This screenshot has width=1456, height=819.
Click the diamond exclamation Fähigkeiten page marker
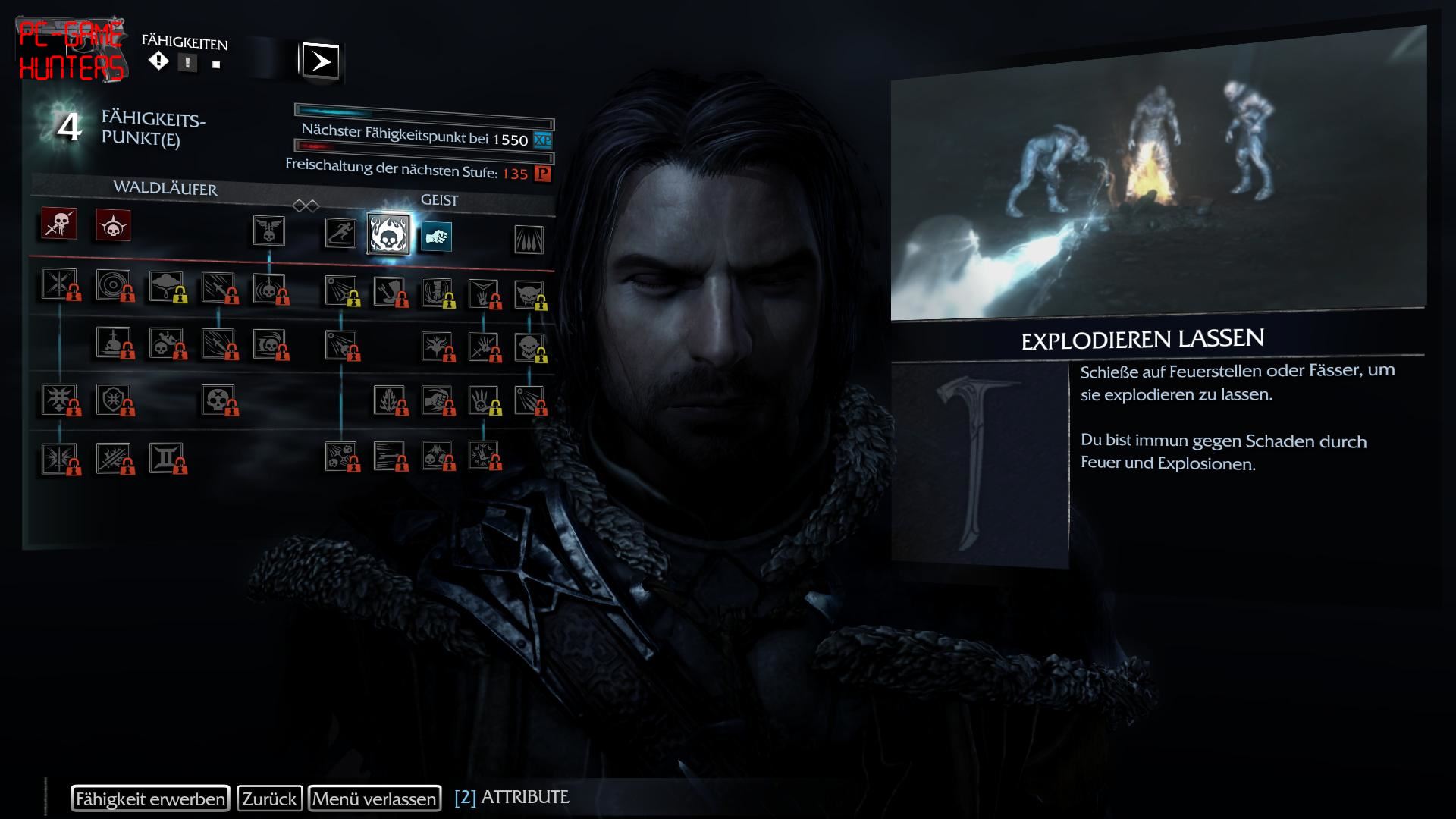click(158, 61)
